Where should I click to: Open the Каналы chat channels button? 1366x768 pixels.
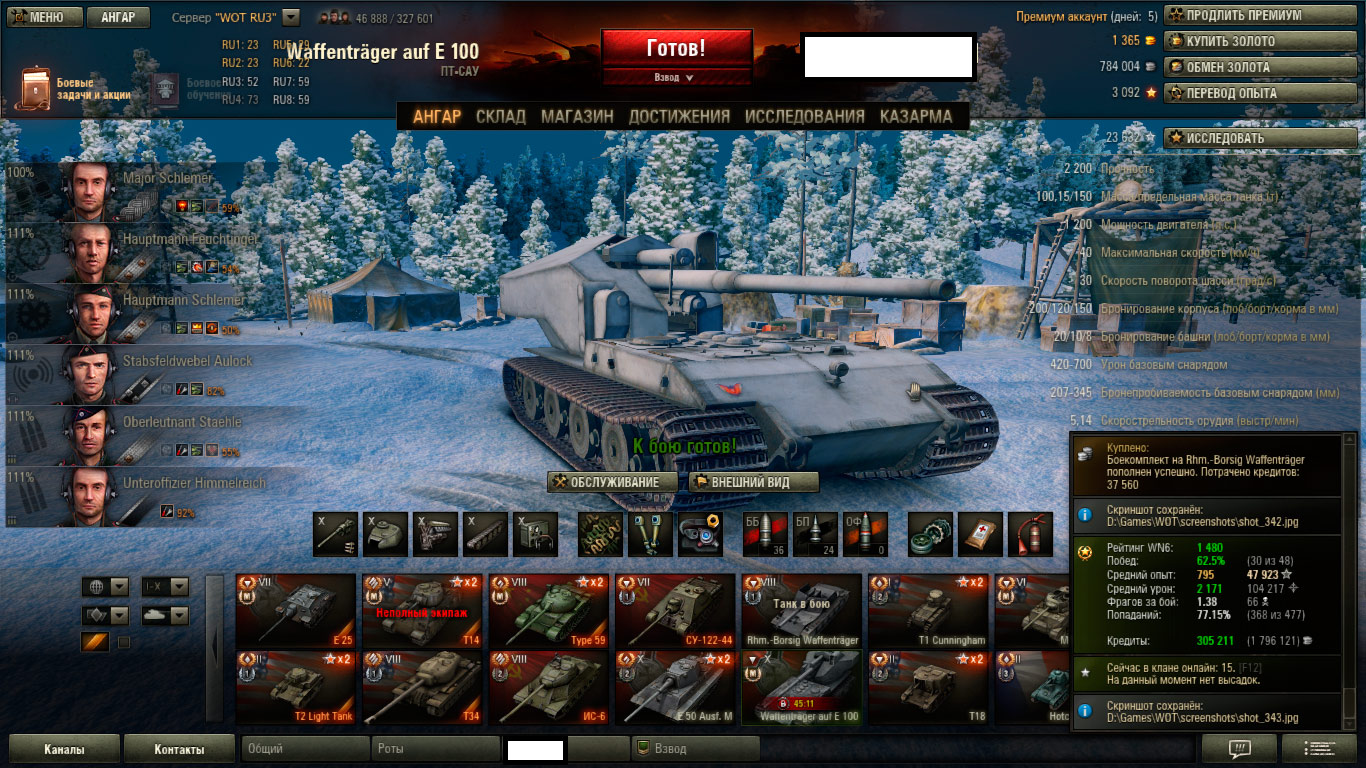(x=64, y=749)
